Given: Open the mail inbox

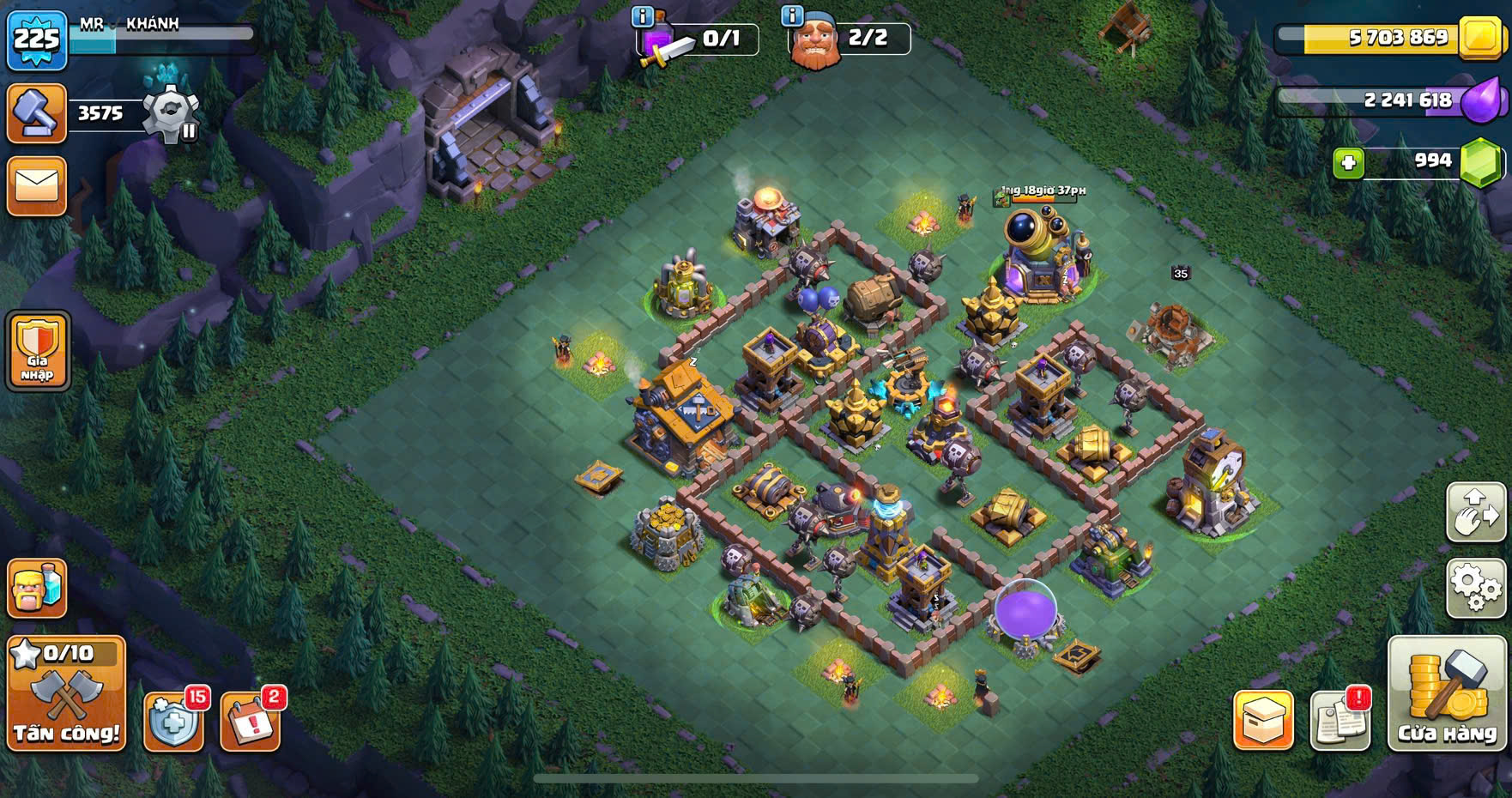Looking at the screenshot, I should (x=36, y=185).
